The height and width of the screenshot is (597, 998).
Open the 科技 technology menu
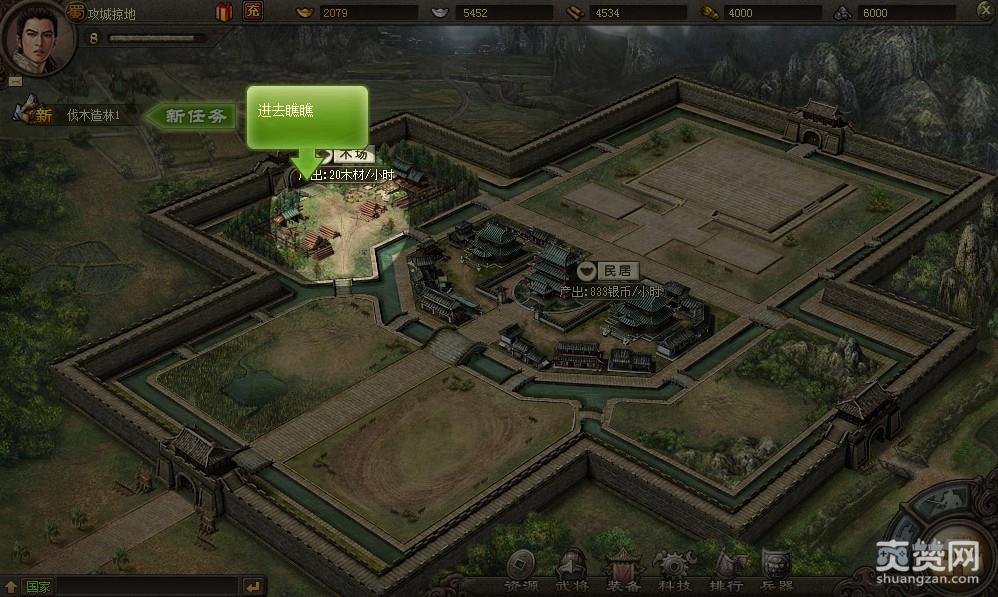[672, 572]
